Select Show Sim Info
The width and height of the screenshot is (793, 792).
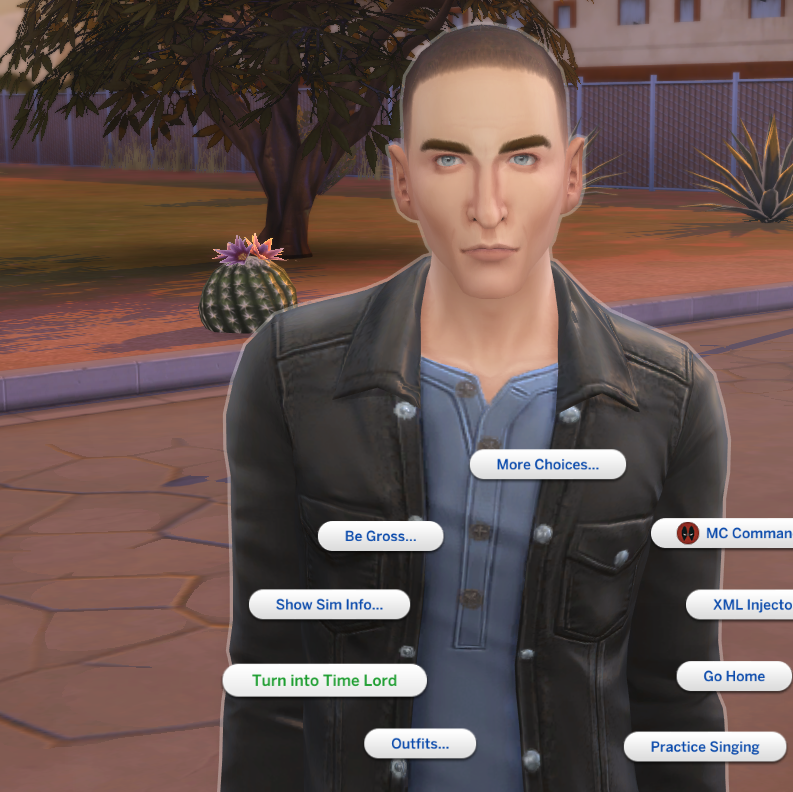[x=329, y=604]
